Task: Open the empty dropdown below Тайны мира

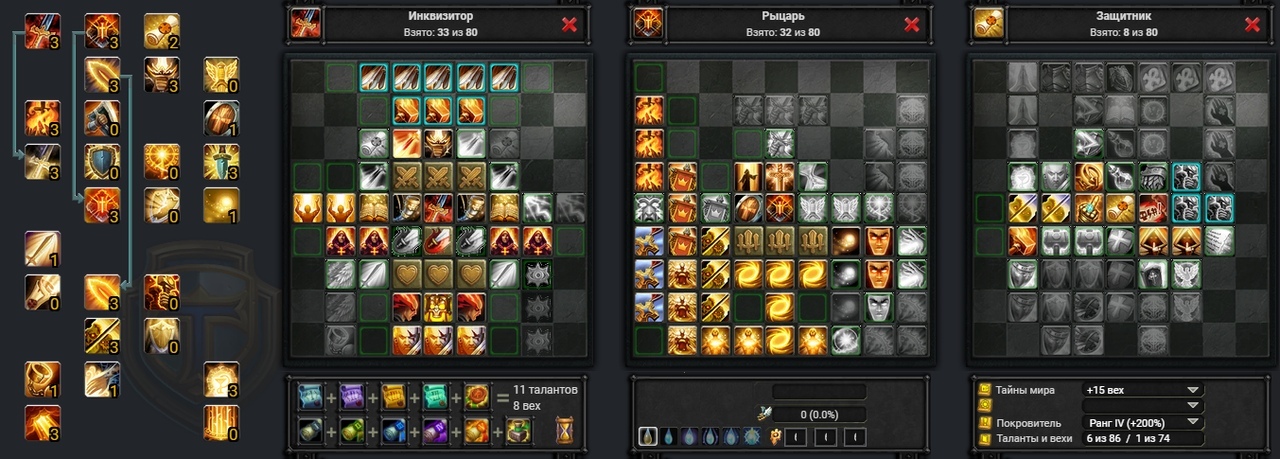Action: tap(1142, 406)
